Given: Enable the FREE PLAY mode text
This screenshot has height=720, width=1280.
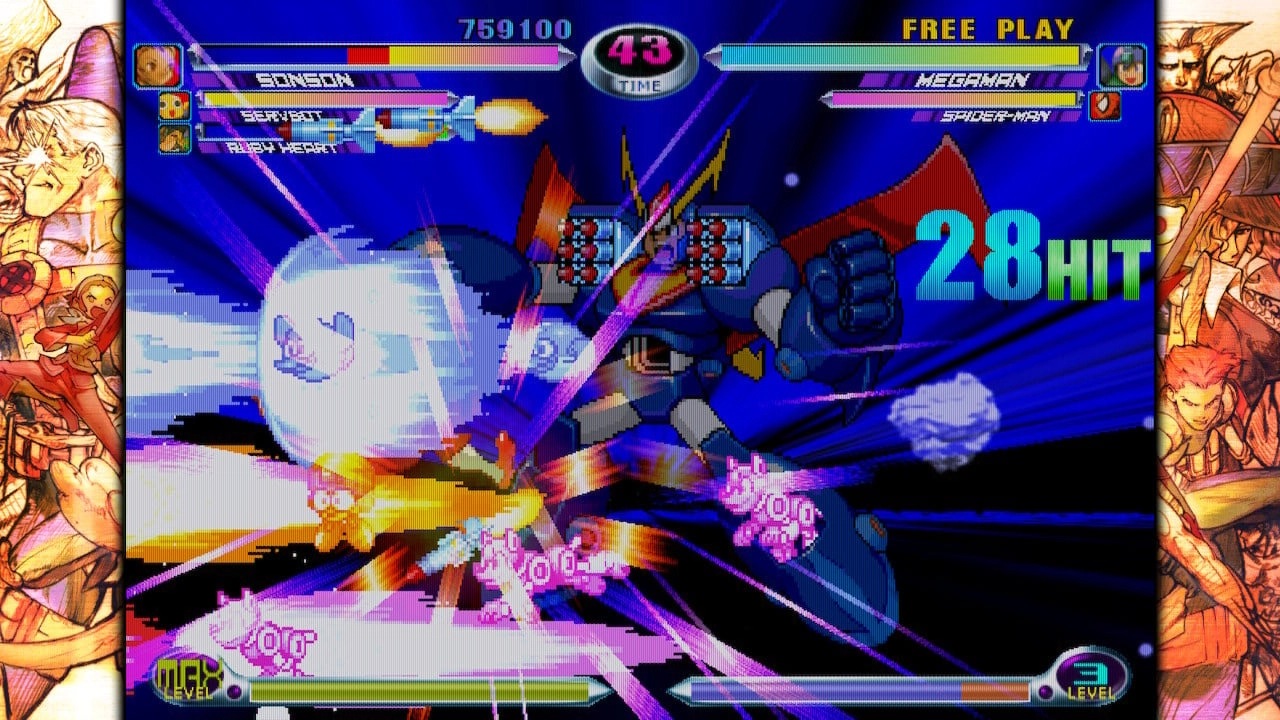Looking at the screenshot, I should [x=986, y=30].
